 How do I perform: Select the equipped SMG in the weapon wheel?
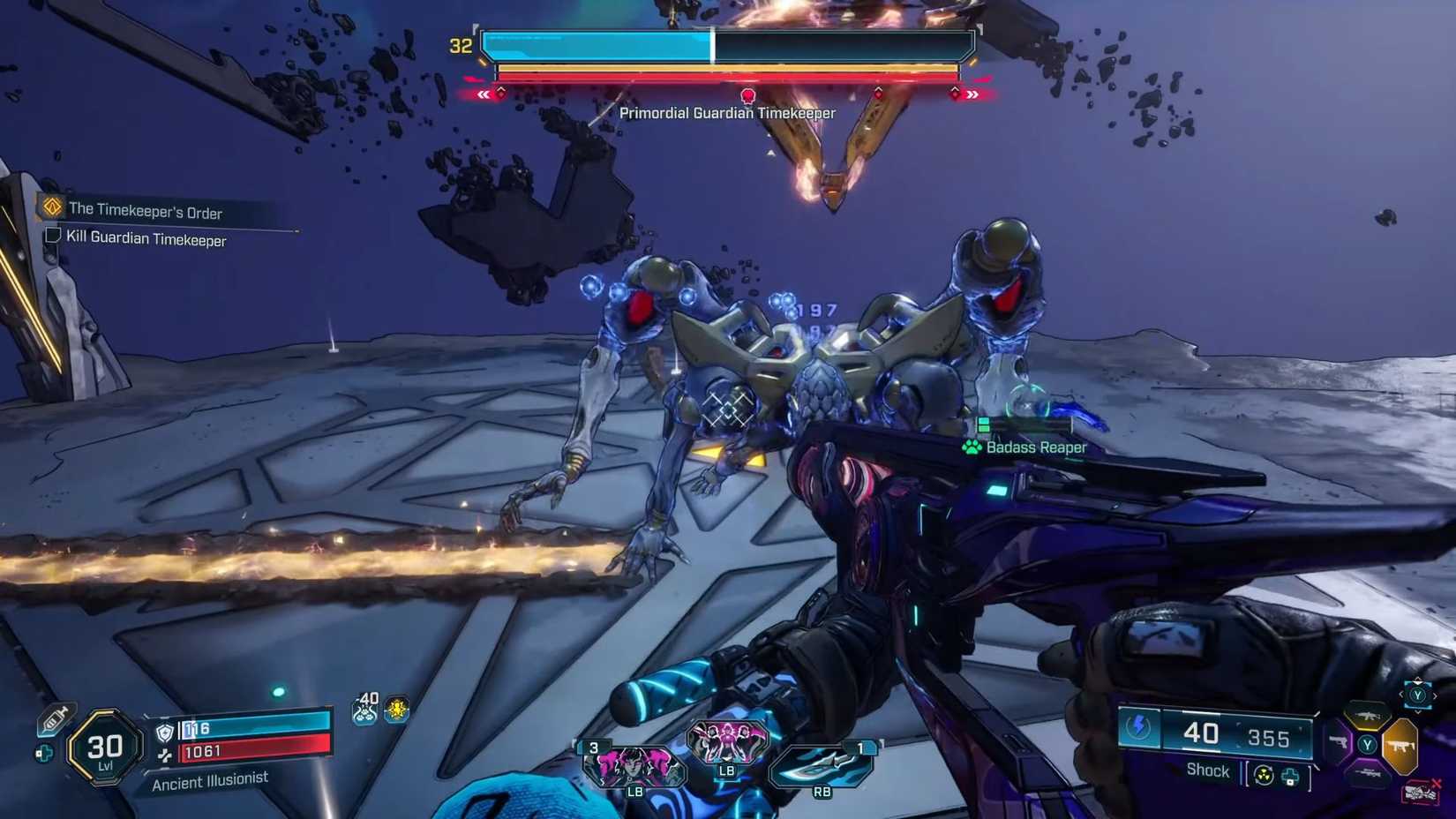pos(1401,744)
